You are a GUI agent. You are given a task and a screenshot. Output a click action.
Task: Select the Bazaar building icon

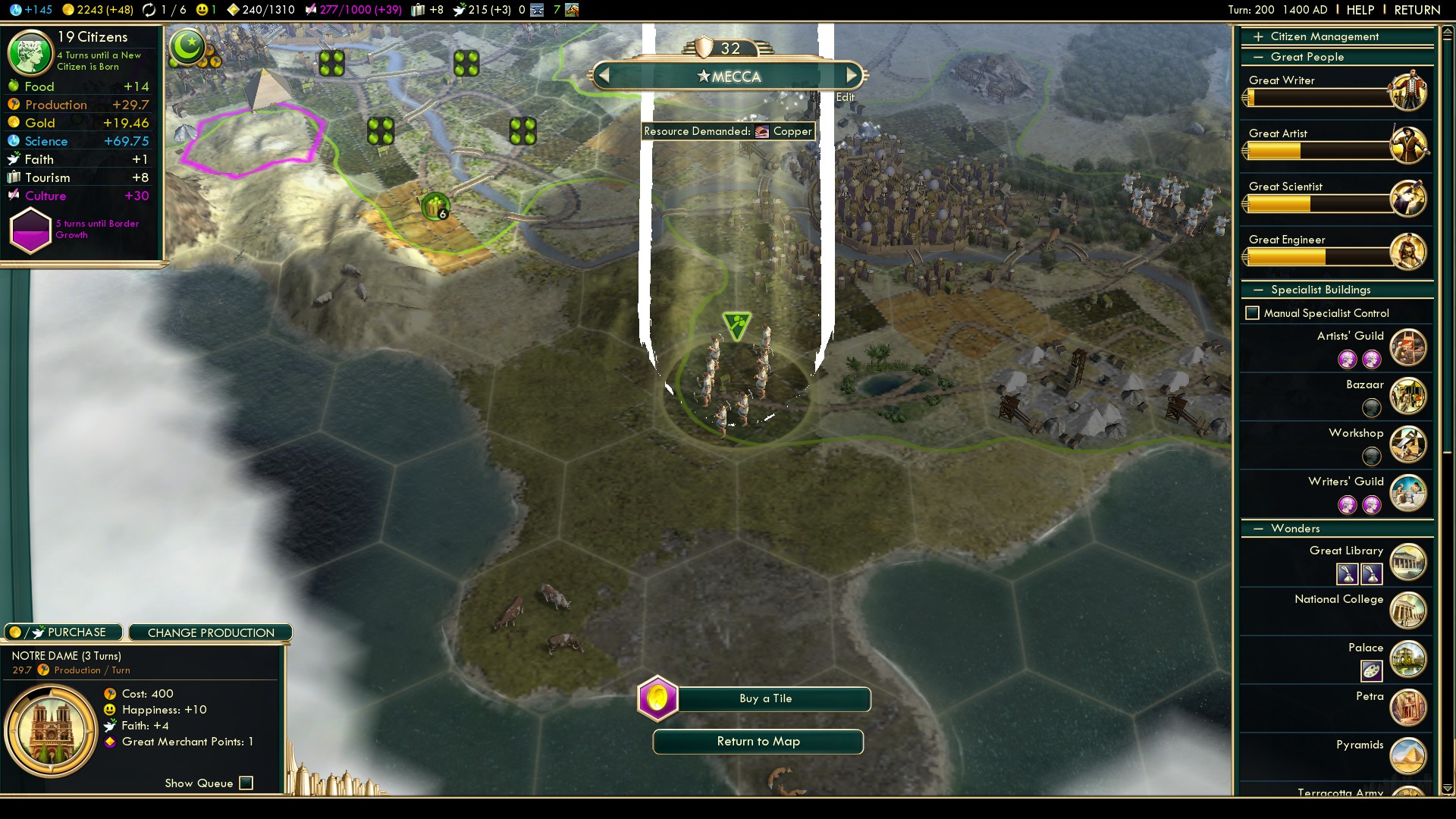click(x=1408, y=396)
